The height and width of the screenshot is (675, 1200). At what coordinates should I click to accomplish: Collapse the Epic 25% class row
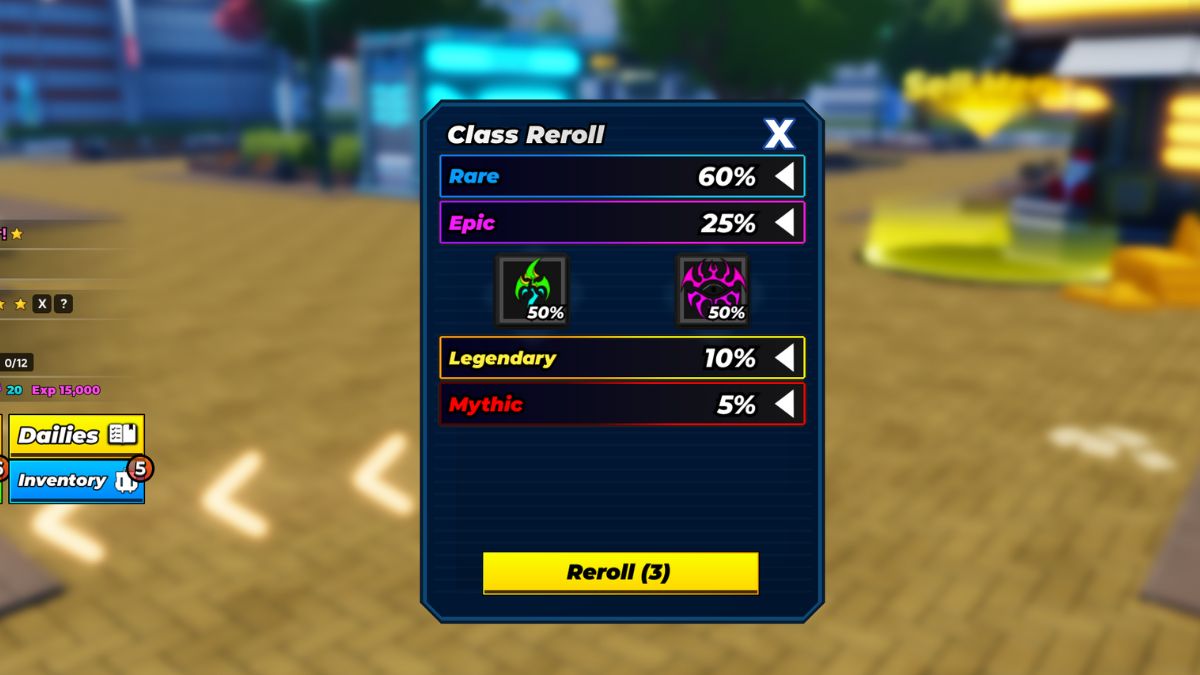(785, 223)
